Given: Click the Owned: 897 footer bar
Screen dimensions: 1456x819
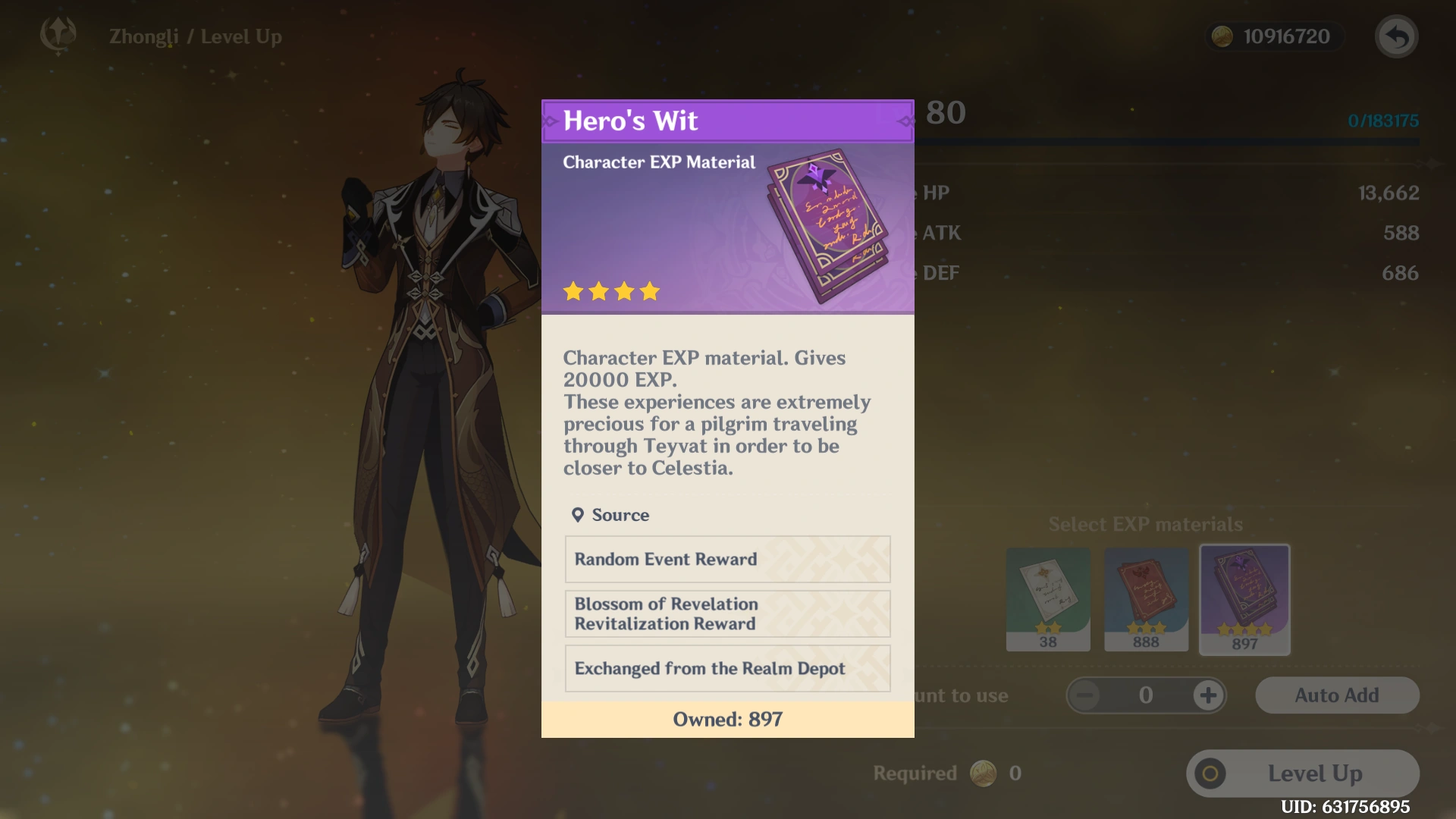Looking at the screenshot, I should pyautogui.click(x=726, y=719).
